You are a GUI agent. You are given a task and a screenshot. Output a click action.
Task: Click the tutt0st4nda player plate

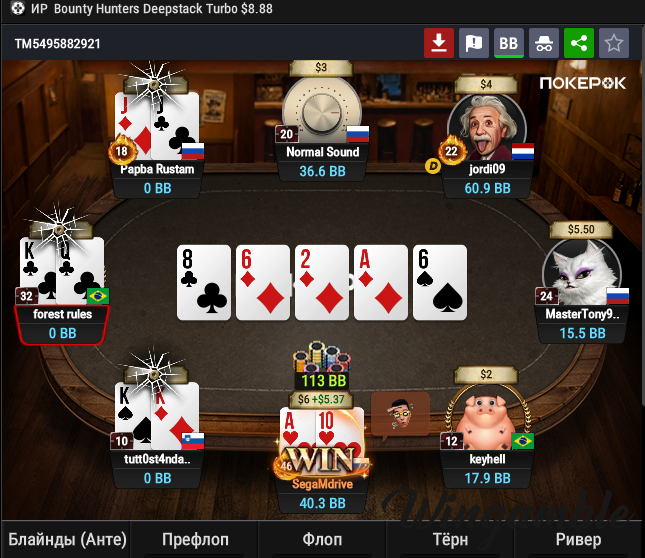coord(157,469)
